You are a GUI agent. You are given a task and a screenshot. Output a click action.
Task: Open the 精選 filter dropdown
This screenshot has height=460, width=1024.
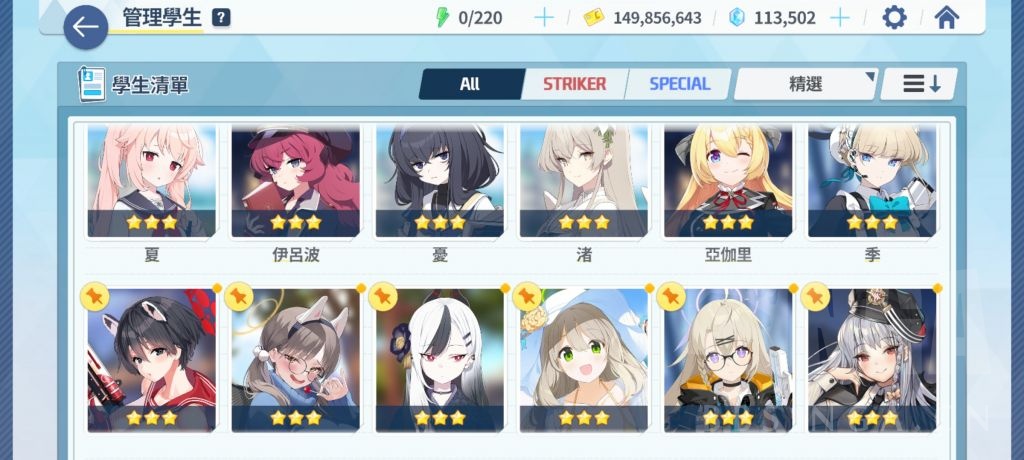point(806,84)
